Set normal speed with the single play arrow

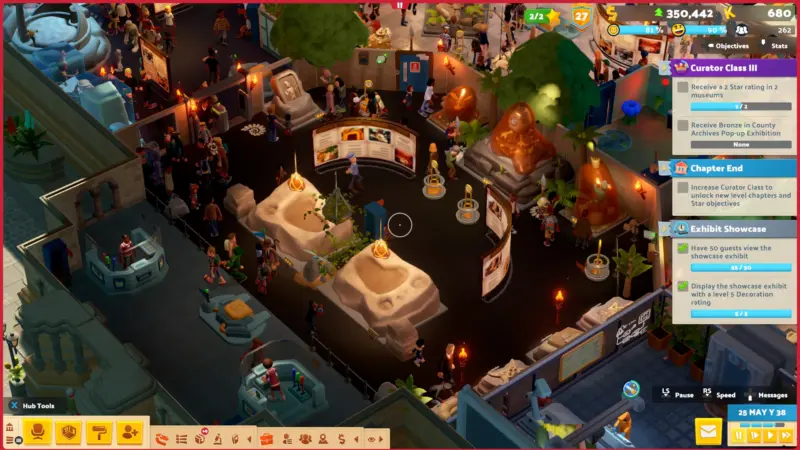768,436
